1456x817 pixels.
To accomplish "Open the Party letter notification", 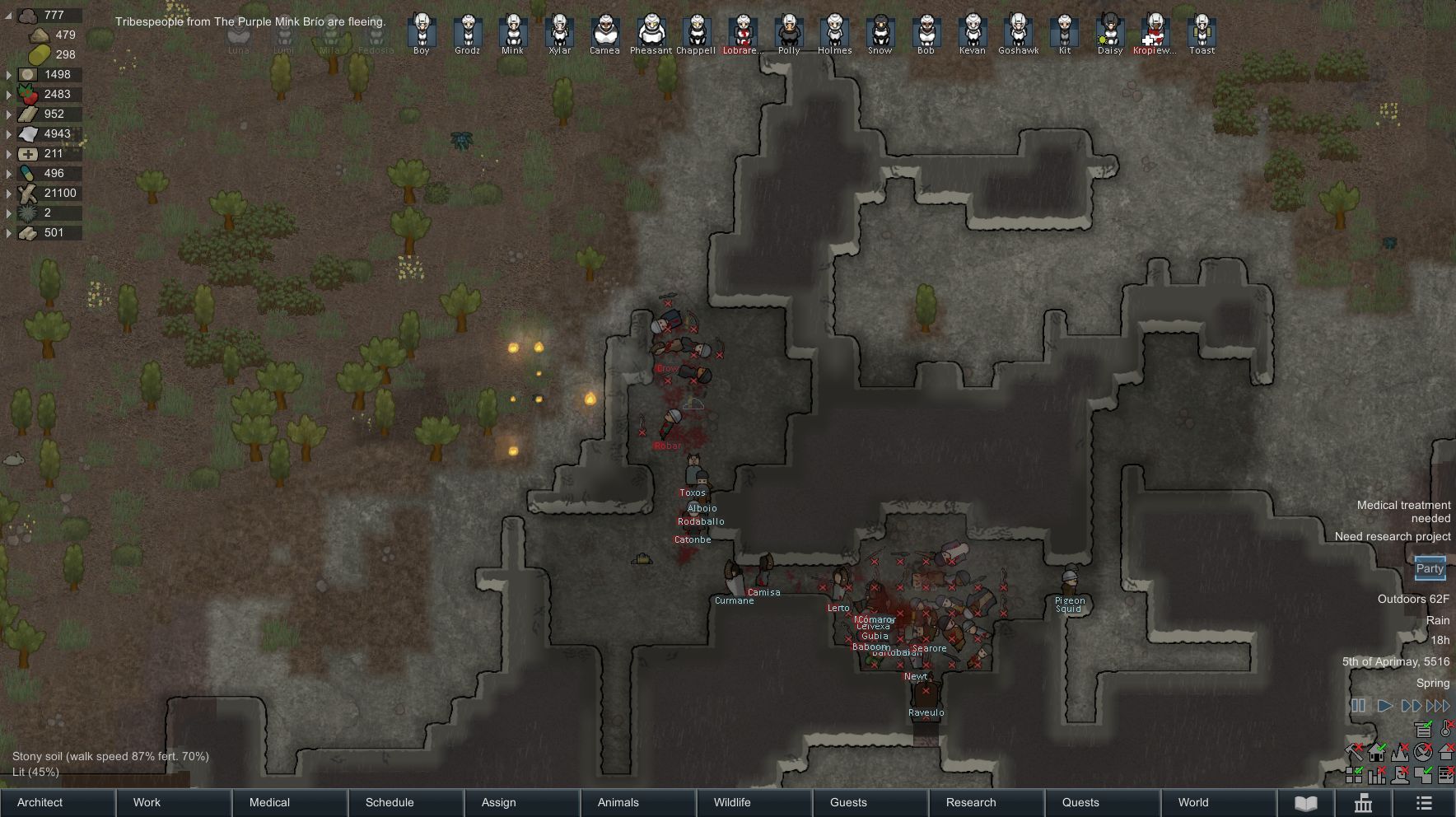I will point(1430,568).
